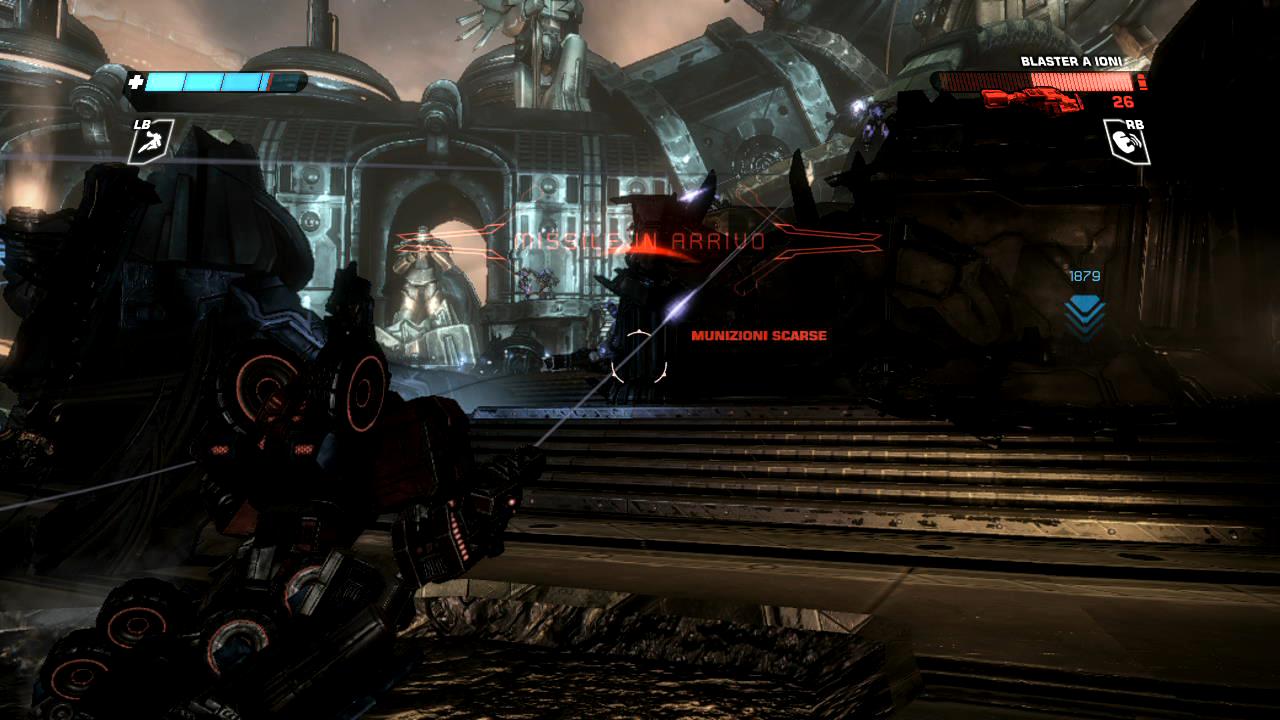Viewport: 1280px width, 720px height.
Task: Select the Blaster a Ioni weapon icon
Action: coord(1033,99)
